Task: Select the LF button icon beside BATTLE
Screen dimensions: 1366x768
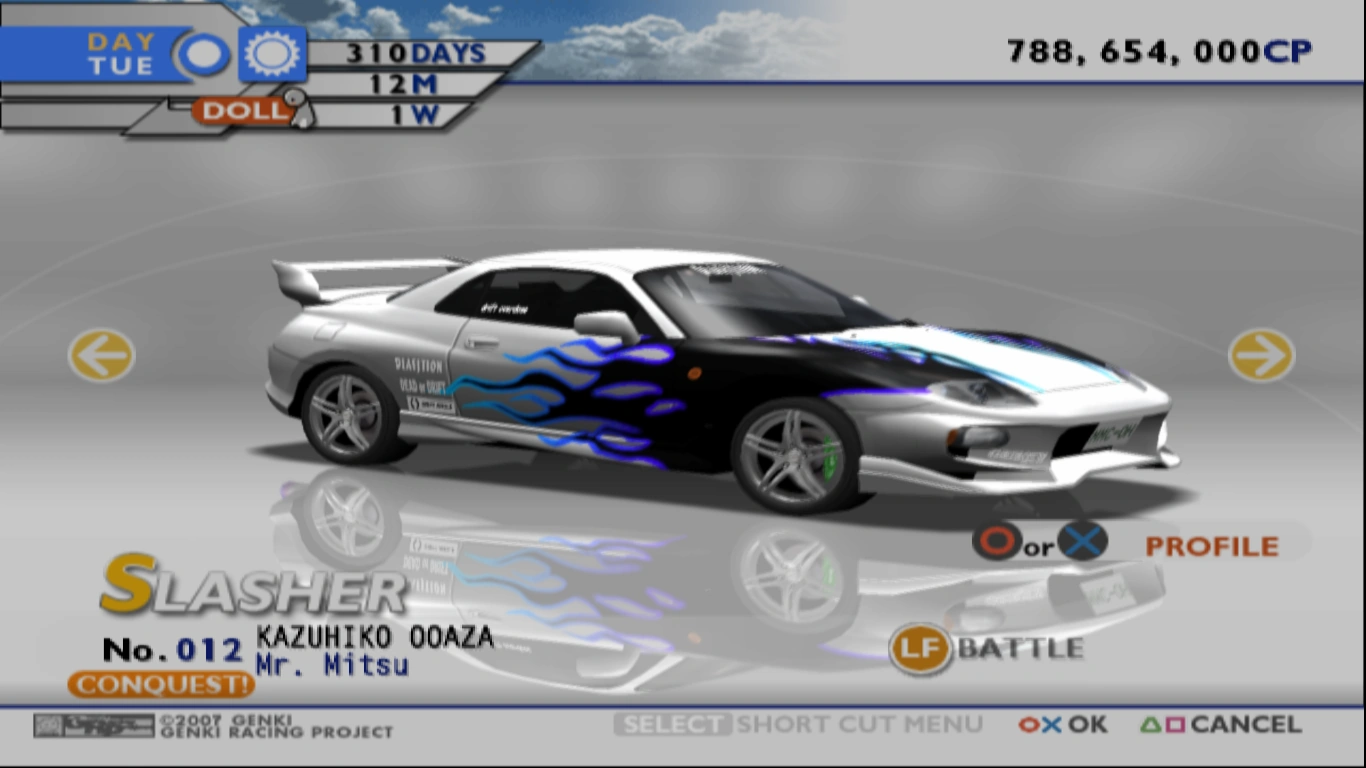Action: [919, 649]
